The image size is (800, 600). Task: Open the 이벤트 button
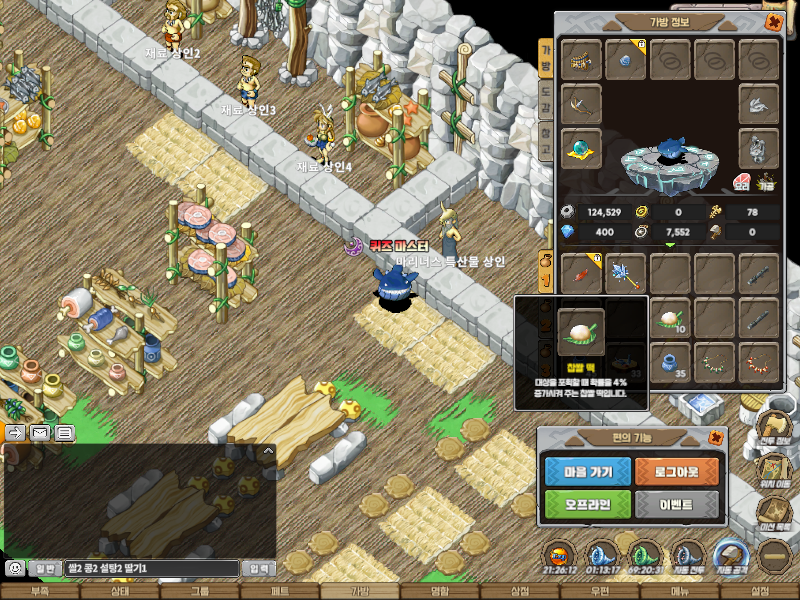pyautogui.click(x=677, y=503)
